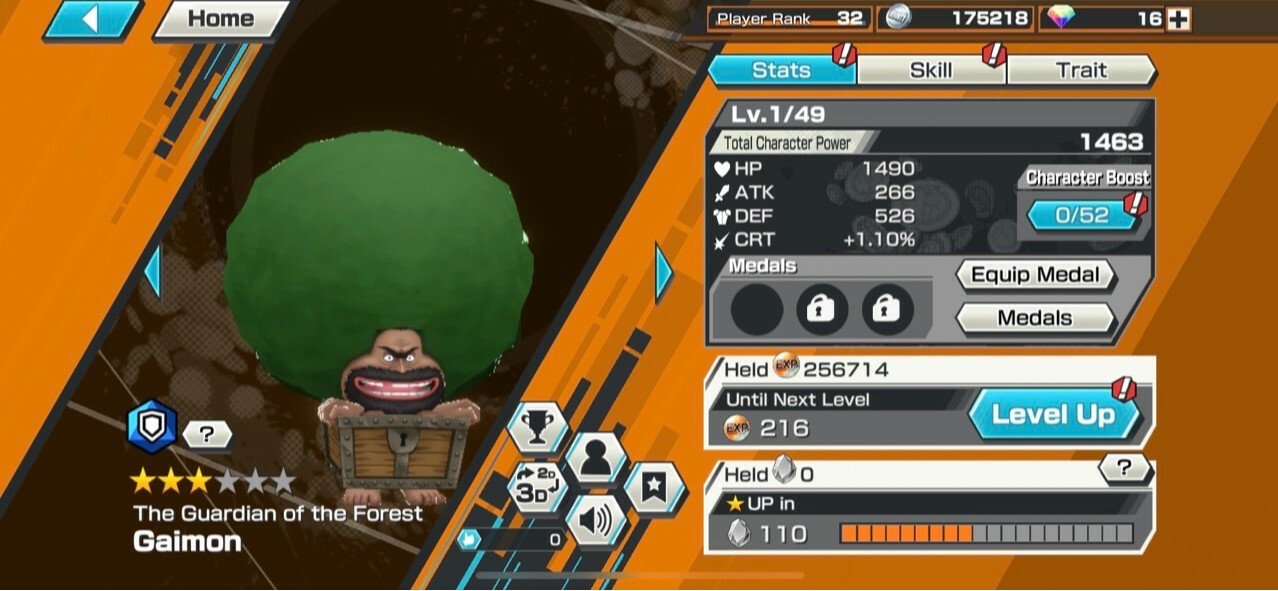Select the empty first medal slot
1278x591 pixels.
[757, 311]
